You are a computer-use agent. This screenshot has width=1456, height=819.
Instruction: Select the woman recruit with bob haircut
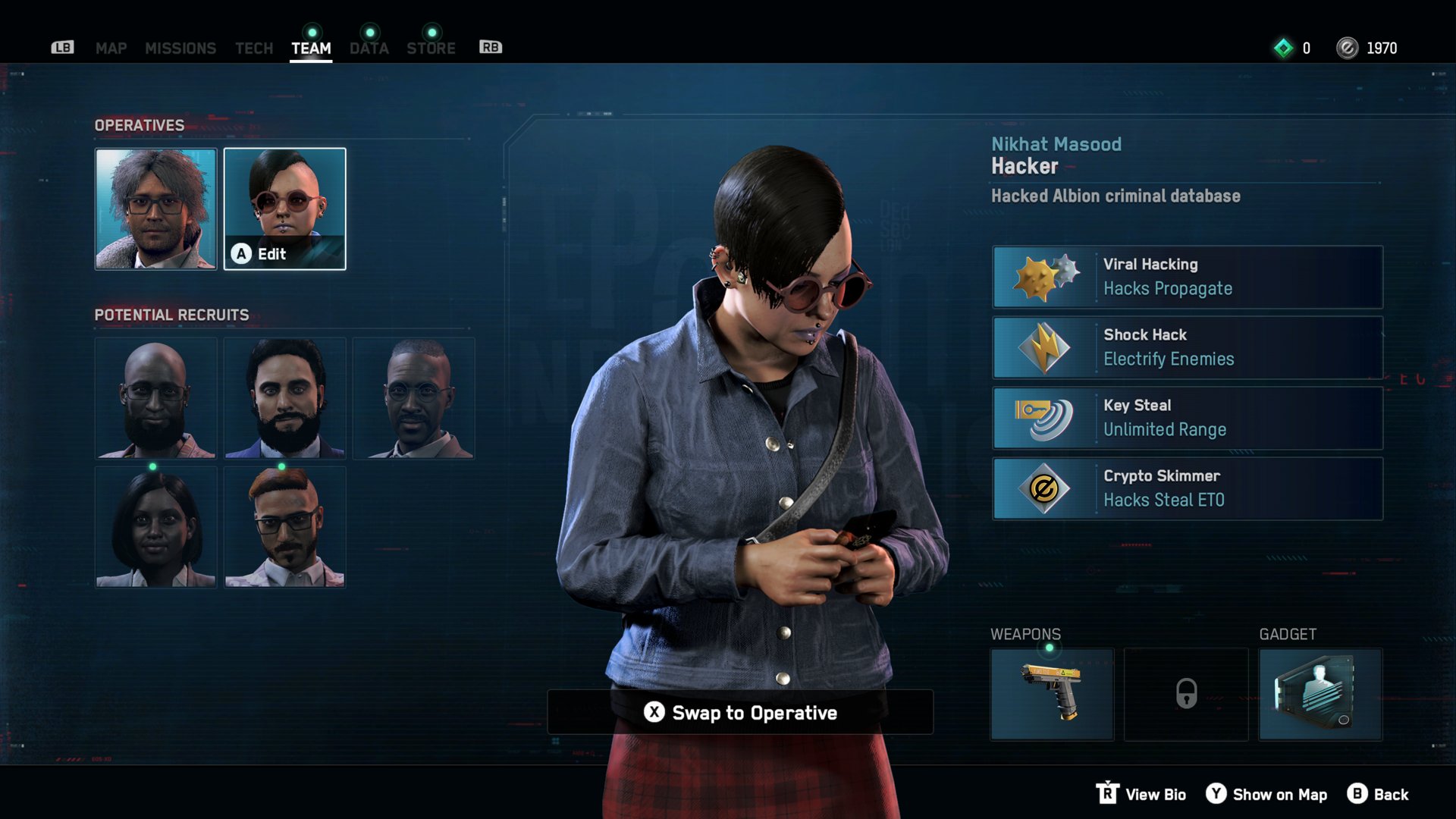point(155,527)
